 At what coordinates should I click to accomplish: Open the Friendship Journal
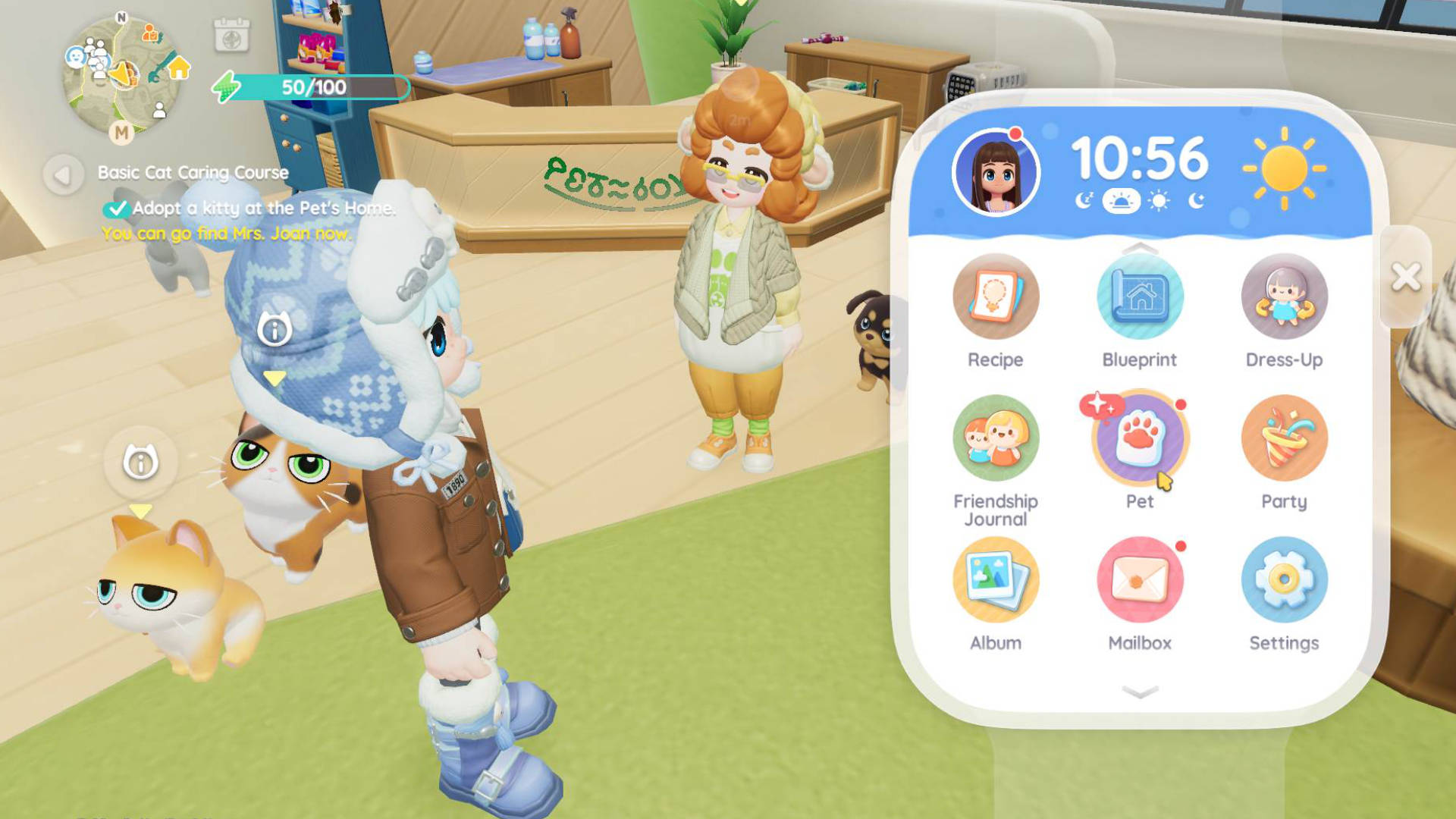(x=995, y=438)
